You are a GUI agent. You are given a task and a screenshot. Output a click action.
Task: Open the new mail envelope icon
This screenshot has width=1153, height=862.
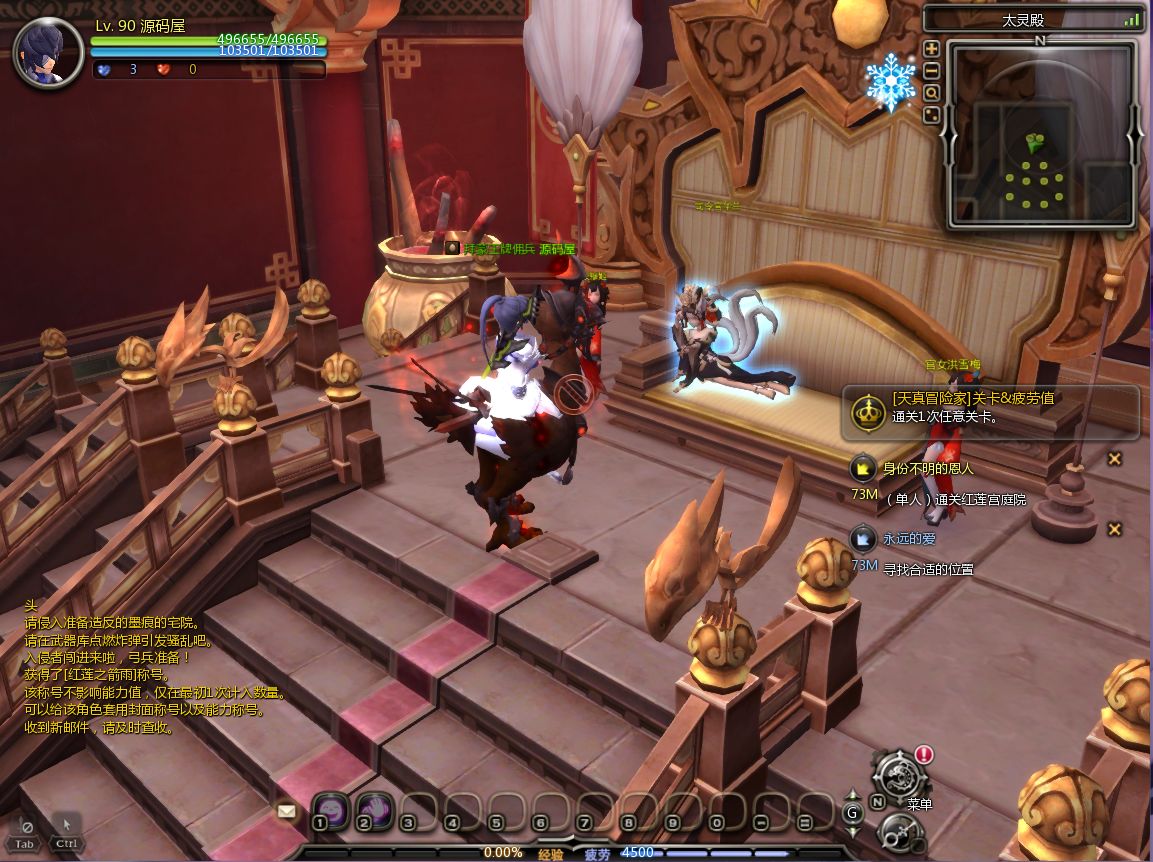click(x=287, y=812)
